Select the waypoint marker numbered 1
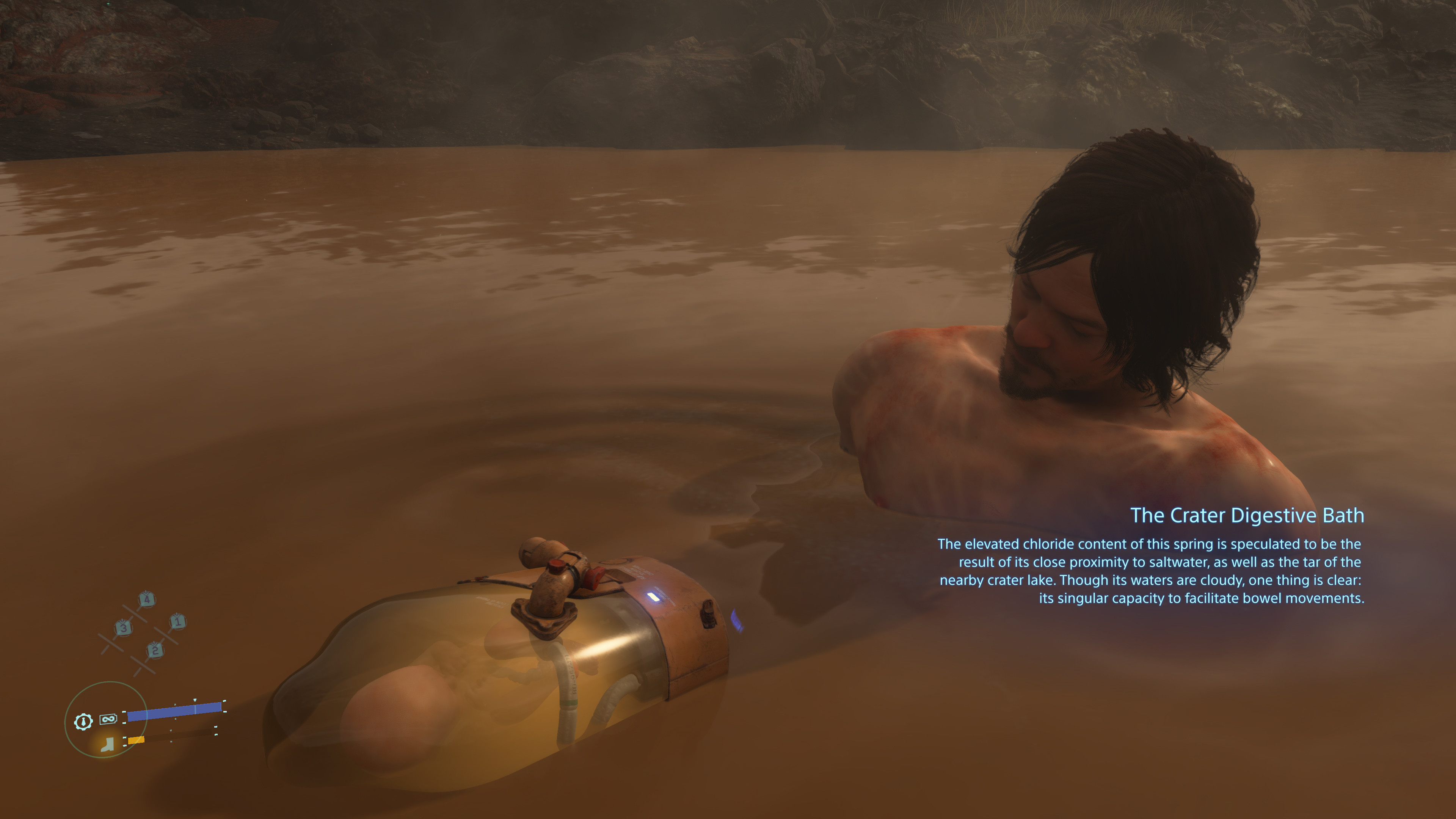Screen dimensions: 1456x819 pos(177,622)
